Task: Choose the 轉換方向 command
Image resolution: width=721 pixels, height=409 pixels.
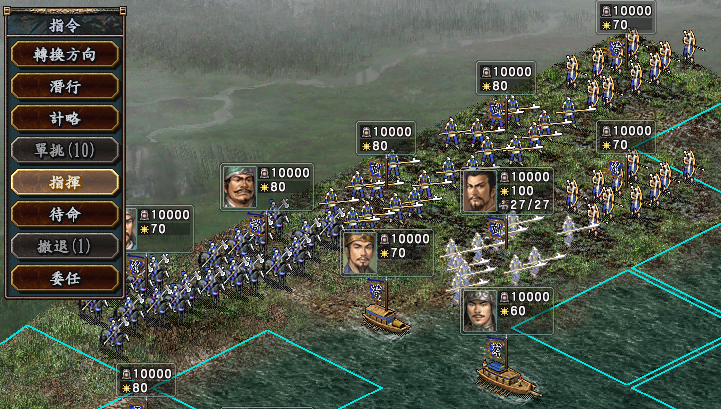Action: point(64,54)
